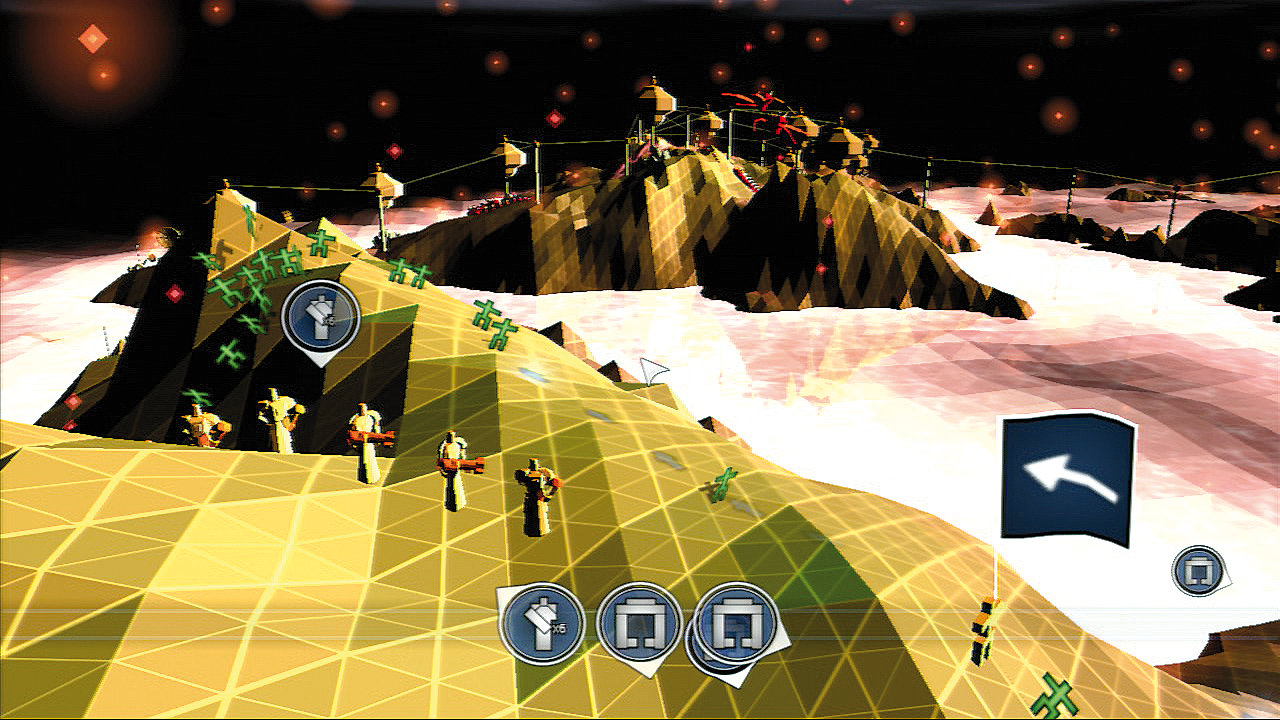Select the squad marker bubble above the soldiers
The width and height of the screenshot is (1280, 720).
[321, 317]
